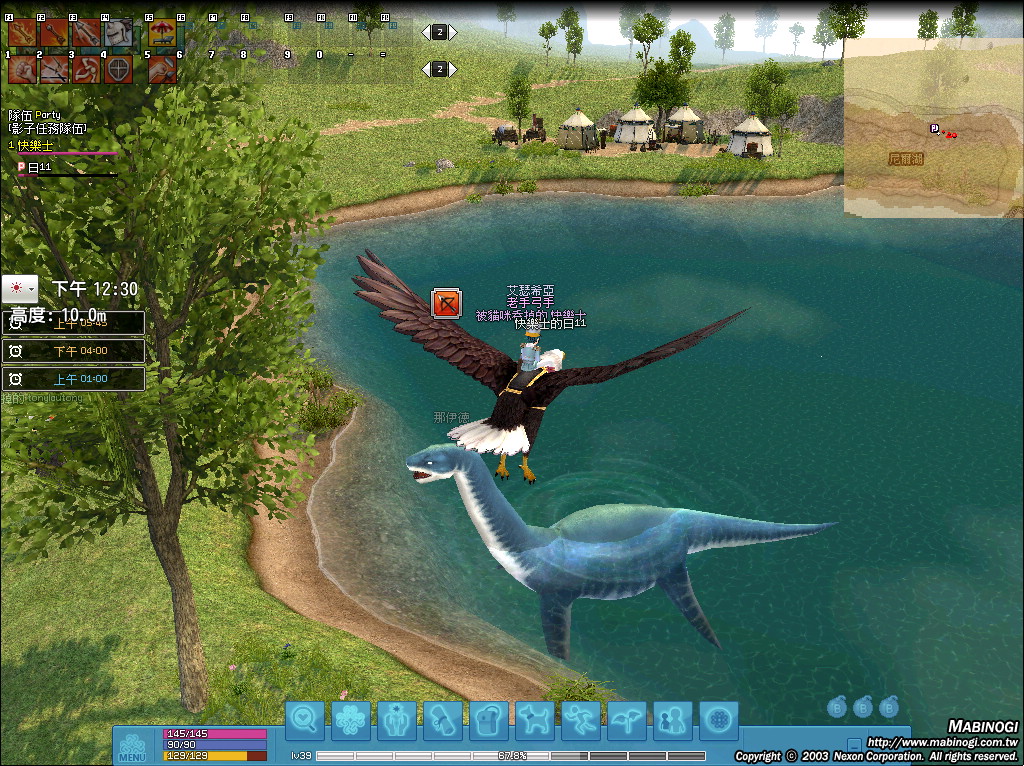This screenshot has height=766, width=1024.
Task: Use the F5 beach umbrella rest skill
Action: [x=161, y=33]
